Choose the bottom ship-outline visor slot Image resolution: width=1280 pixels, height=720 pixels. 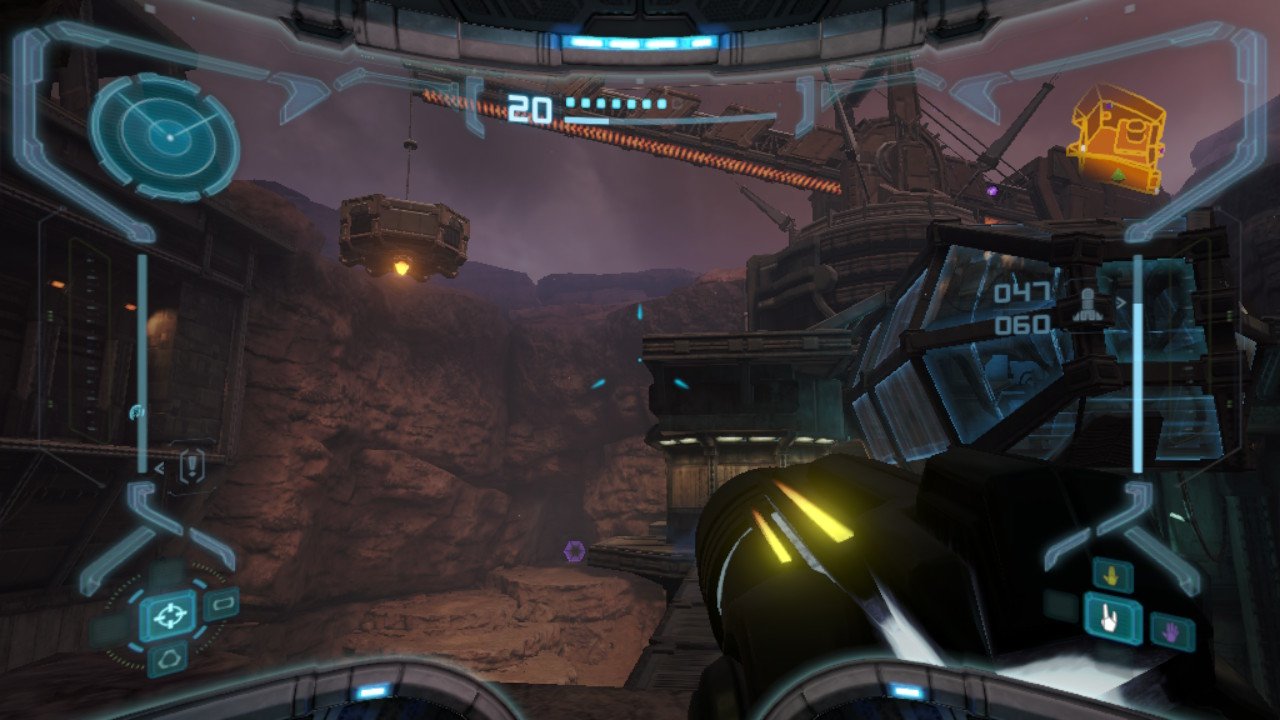167,657
